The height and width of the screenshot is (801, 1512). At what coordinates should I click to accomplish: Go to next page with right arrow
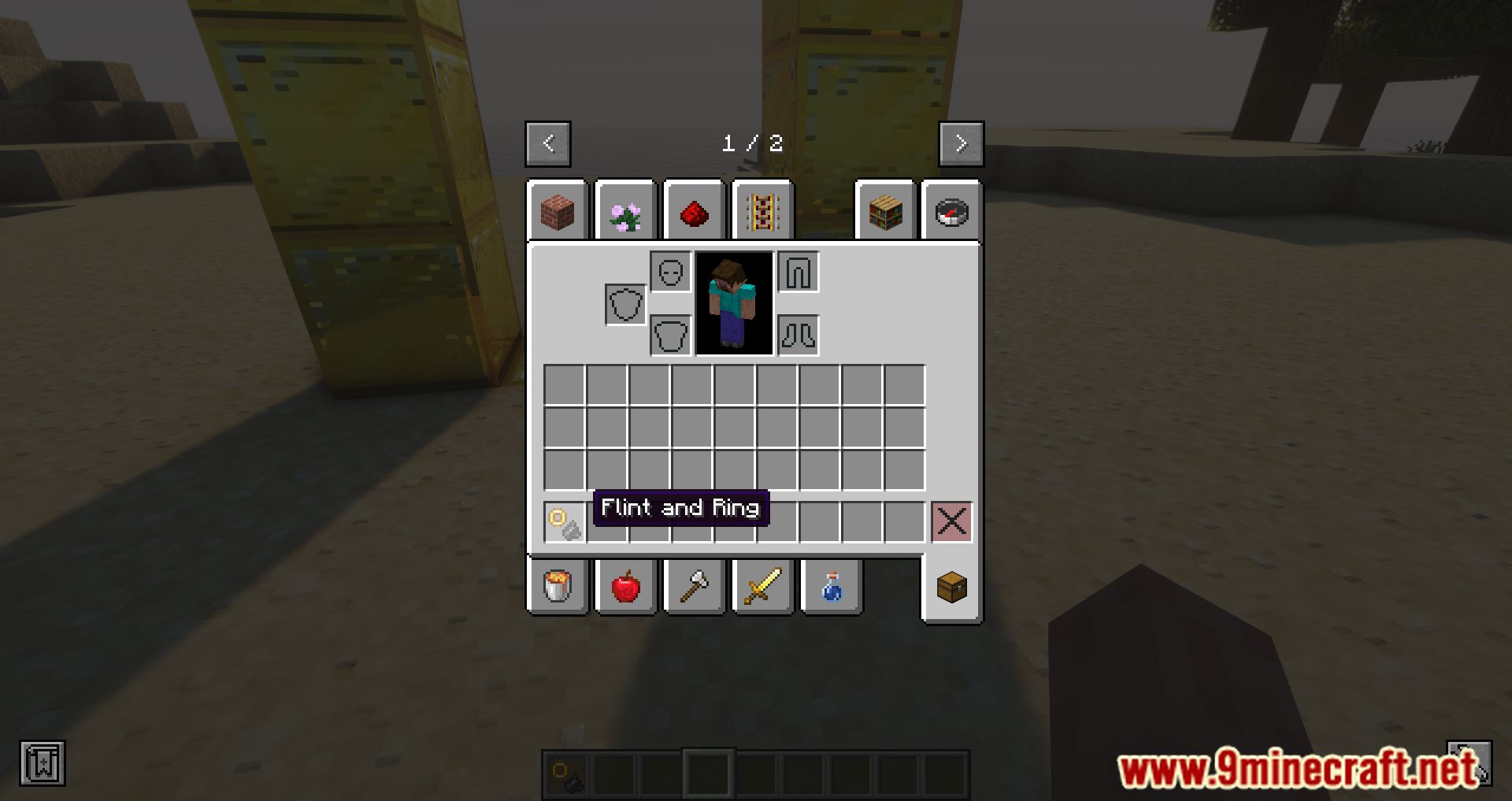click(961, 143)
